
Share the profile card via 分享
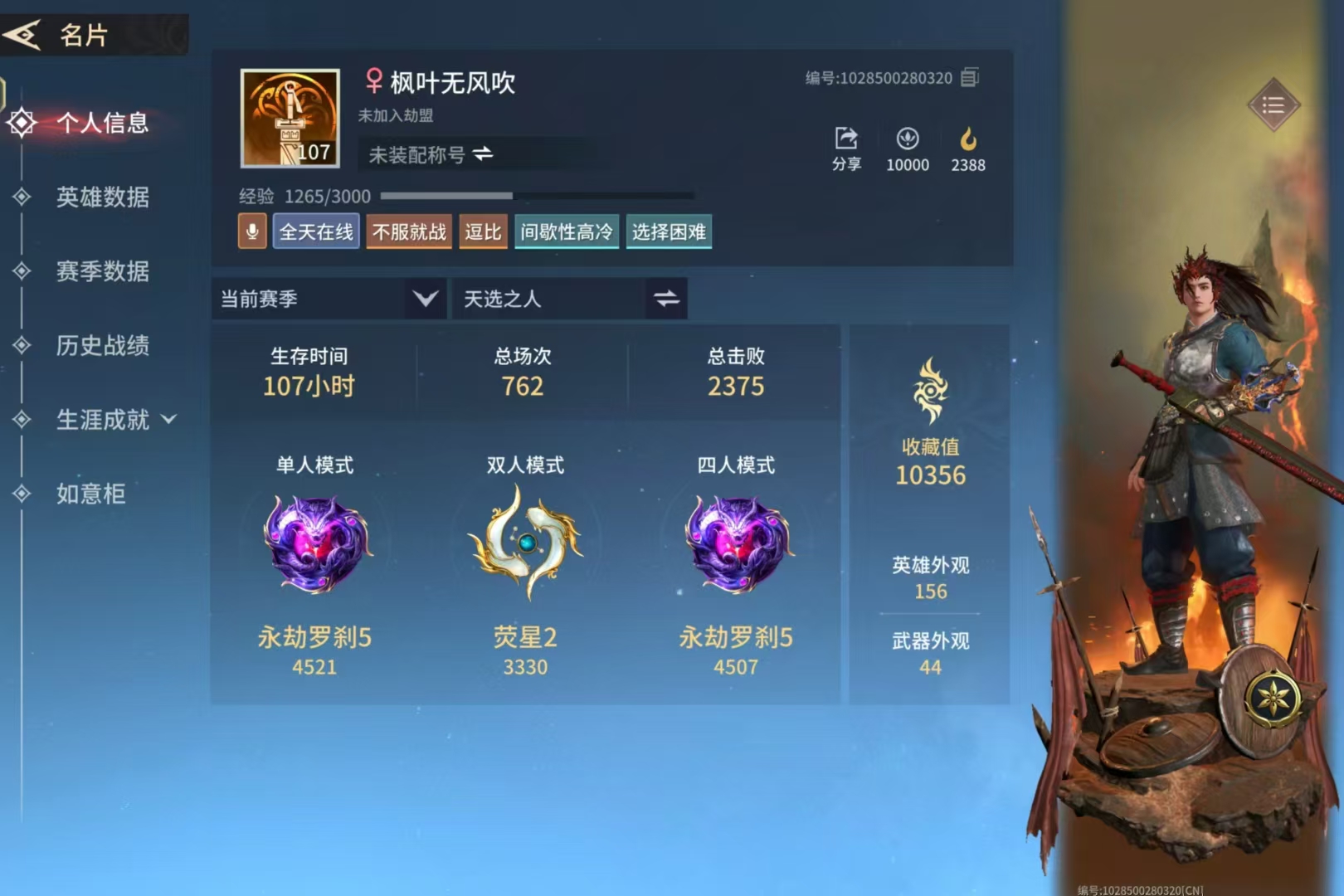click(x=846, y=148)
